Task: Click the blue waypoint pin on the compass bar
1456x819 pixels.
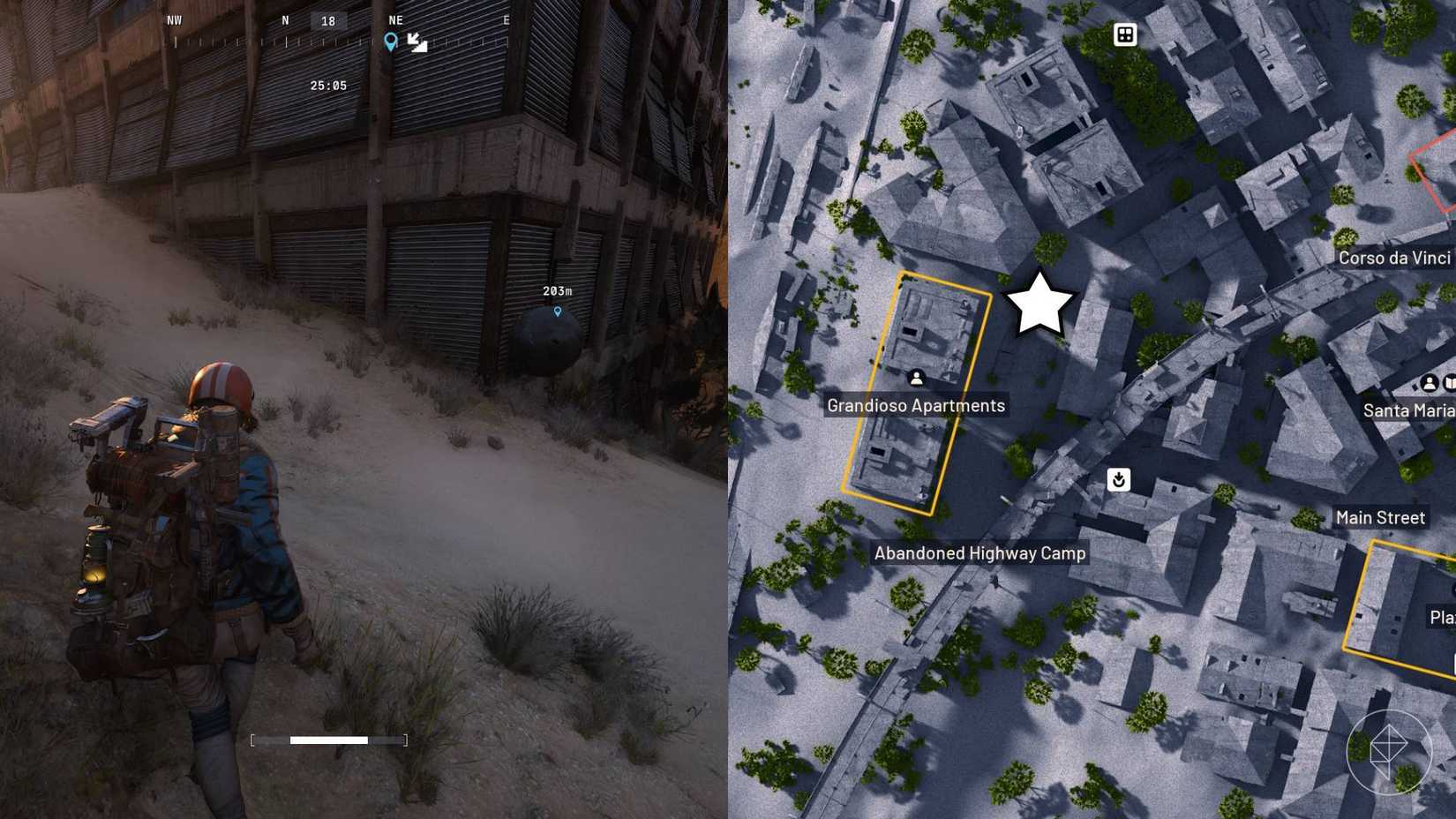Action: pyautogui.click(x=392, y=41)
